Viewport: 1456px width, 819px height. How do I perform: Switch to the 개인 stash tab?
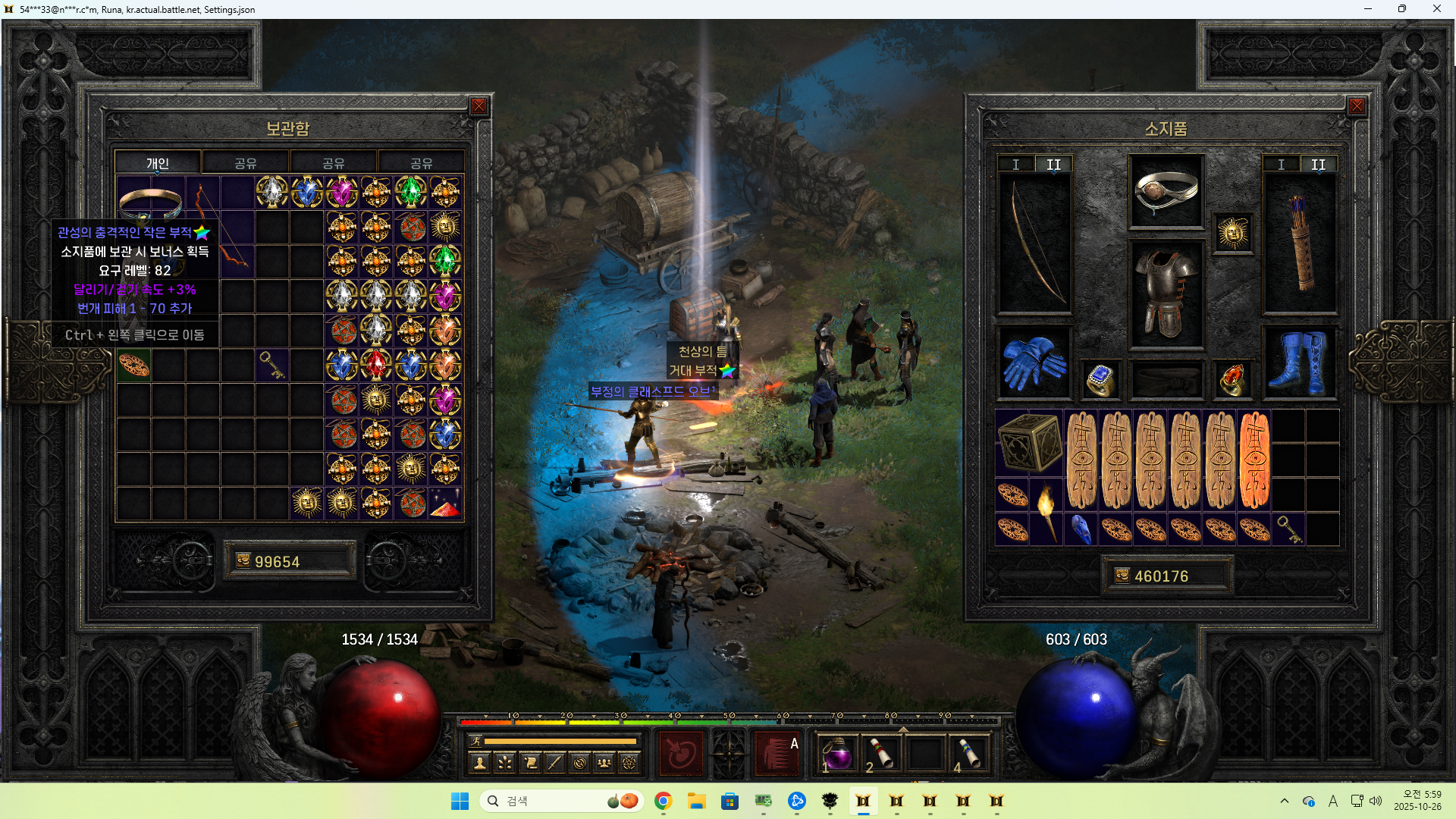tap(158, 163)
